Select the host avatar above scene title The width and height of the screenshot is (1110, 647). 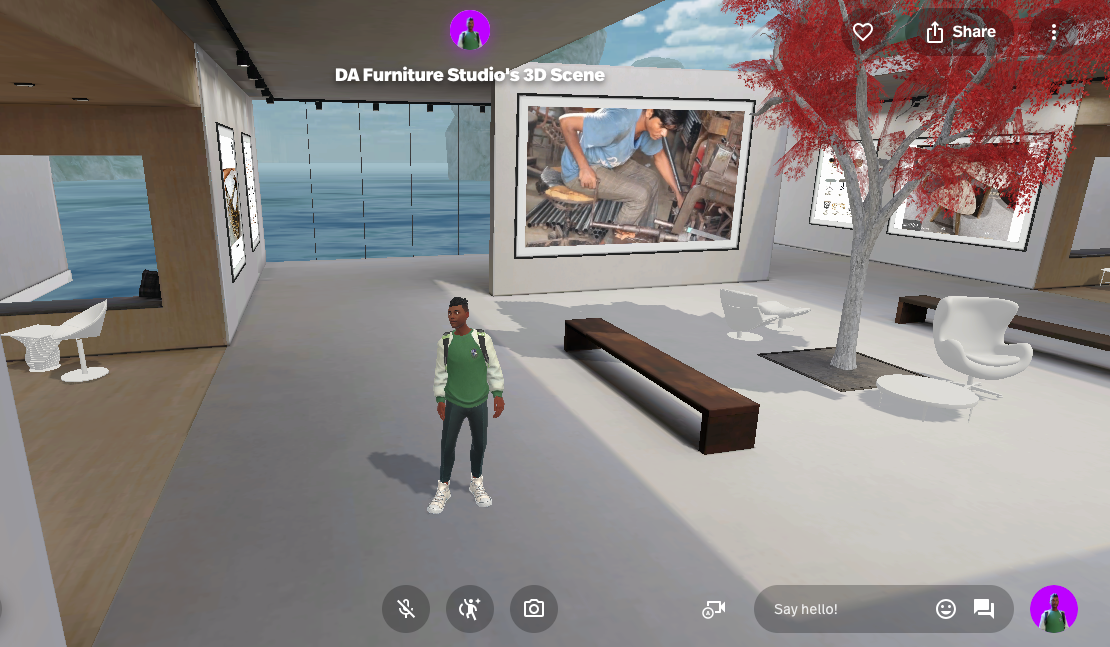(x=470, y=30)
